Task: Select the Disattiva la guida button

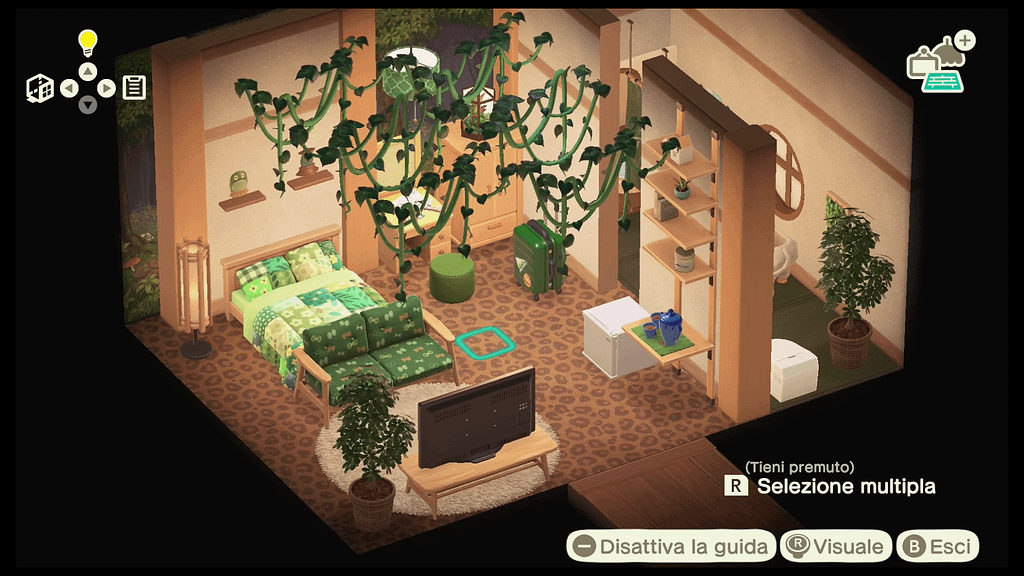Action: [x=671, y=546]
